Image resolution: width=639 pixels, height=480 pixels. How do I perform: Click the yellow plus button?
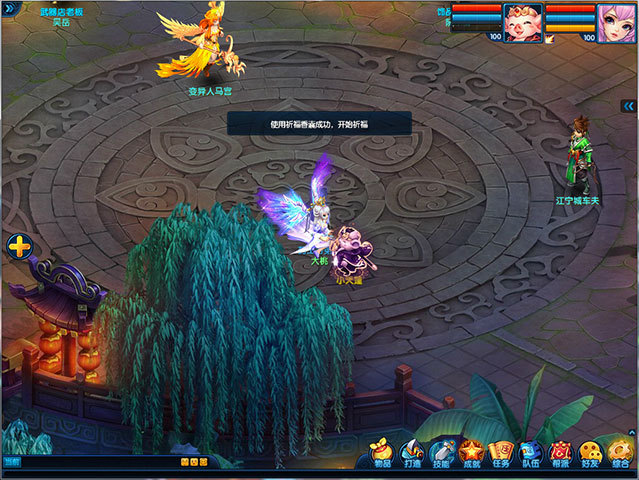[x=18, y=246]
